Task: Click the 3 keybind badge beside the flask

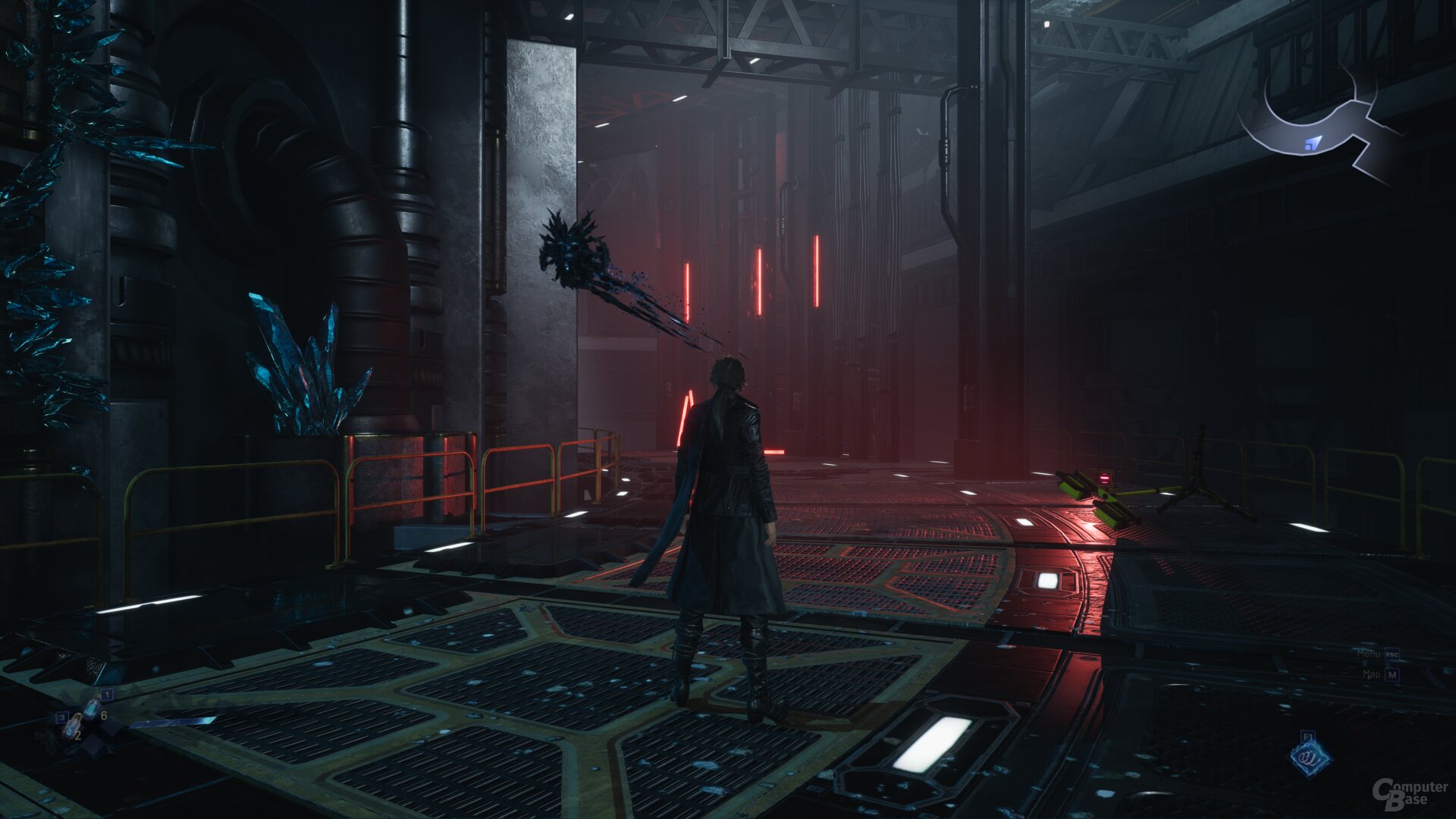Action: 62,717
